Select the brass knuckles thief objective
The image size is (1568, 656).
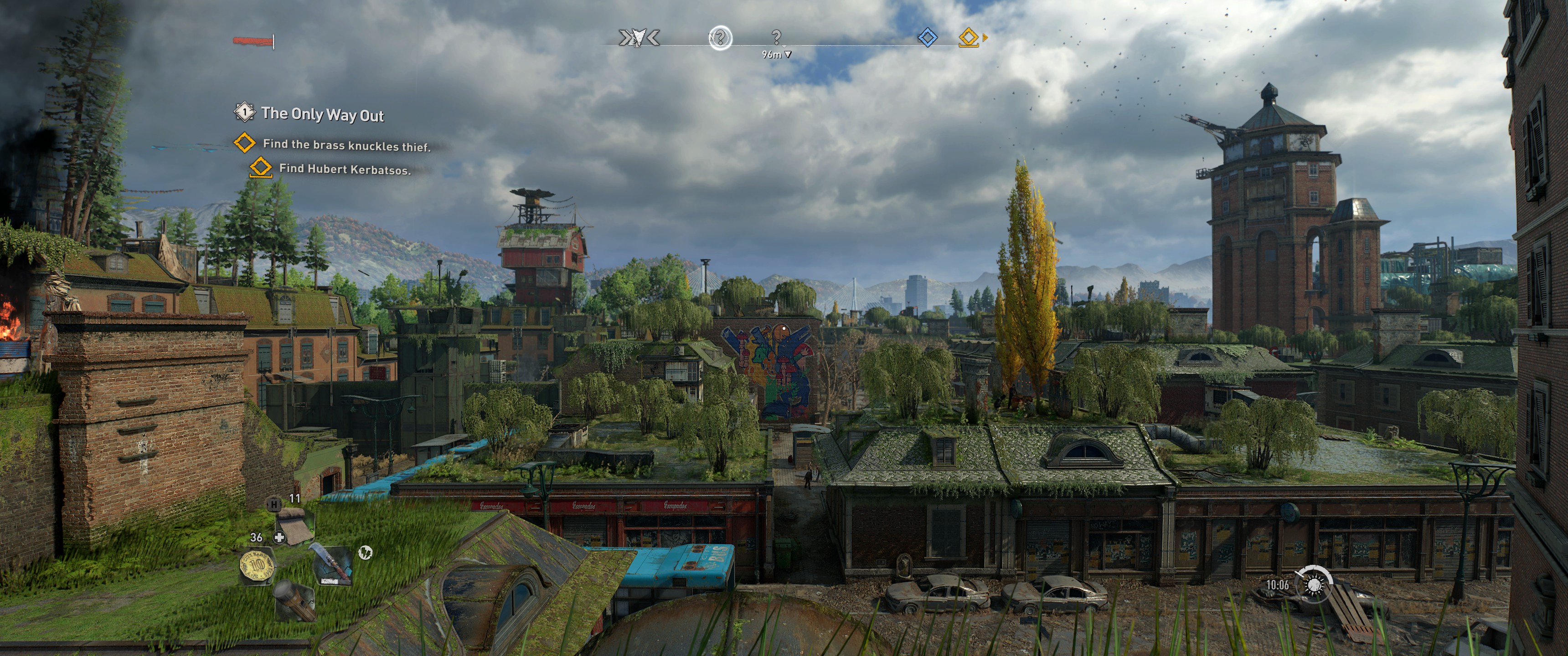tap(346, 145)
